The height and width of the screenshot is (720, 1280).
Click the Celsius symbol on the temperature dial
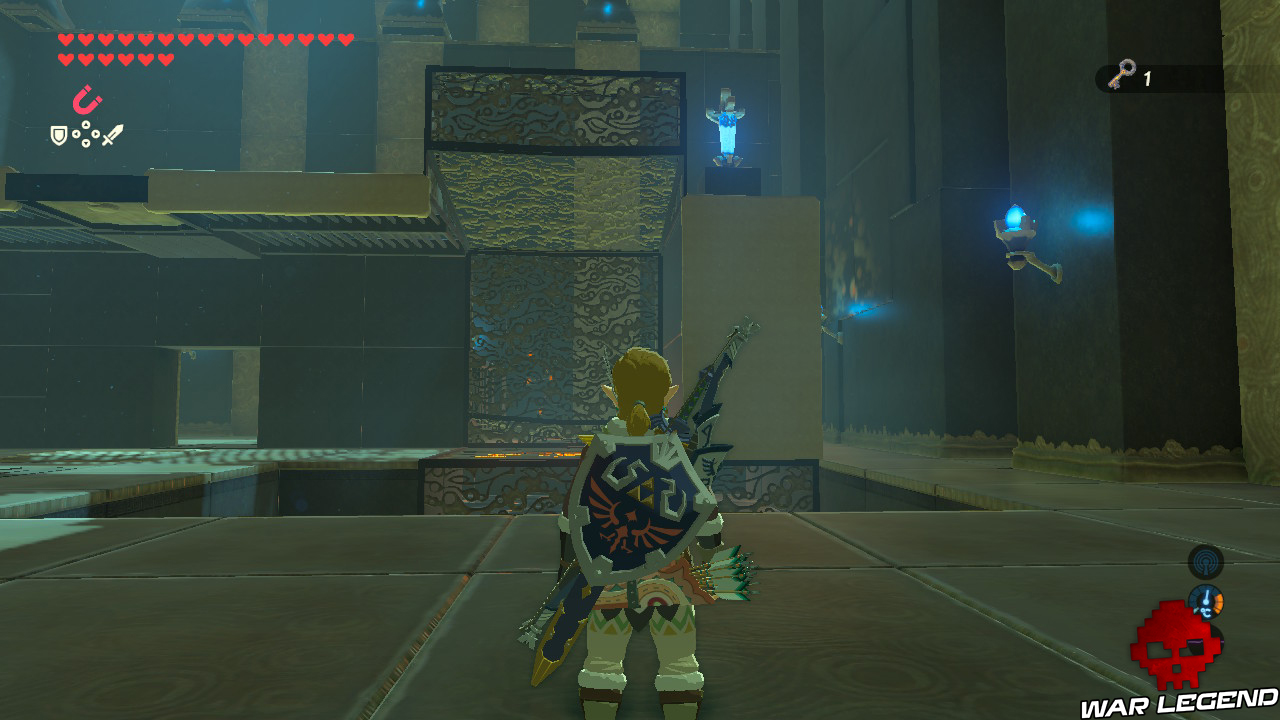(x=1206, y=612)
